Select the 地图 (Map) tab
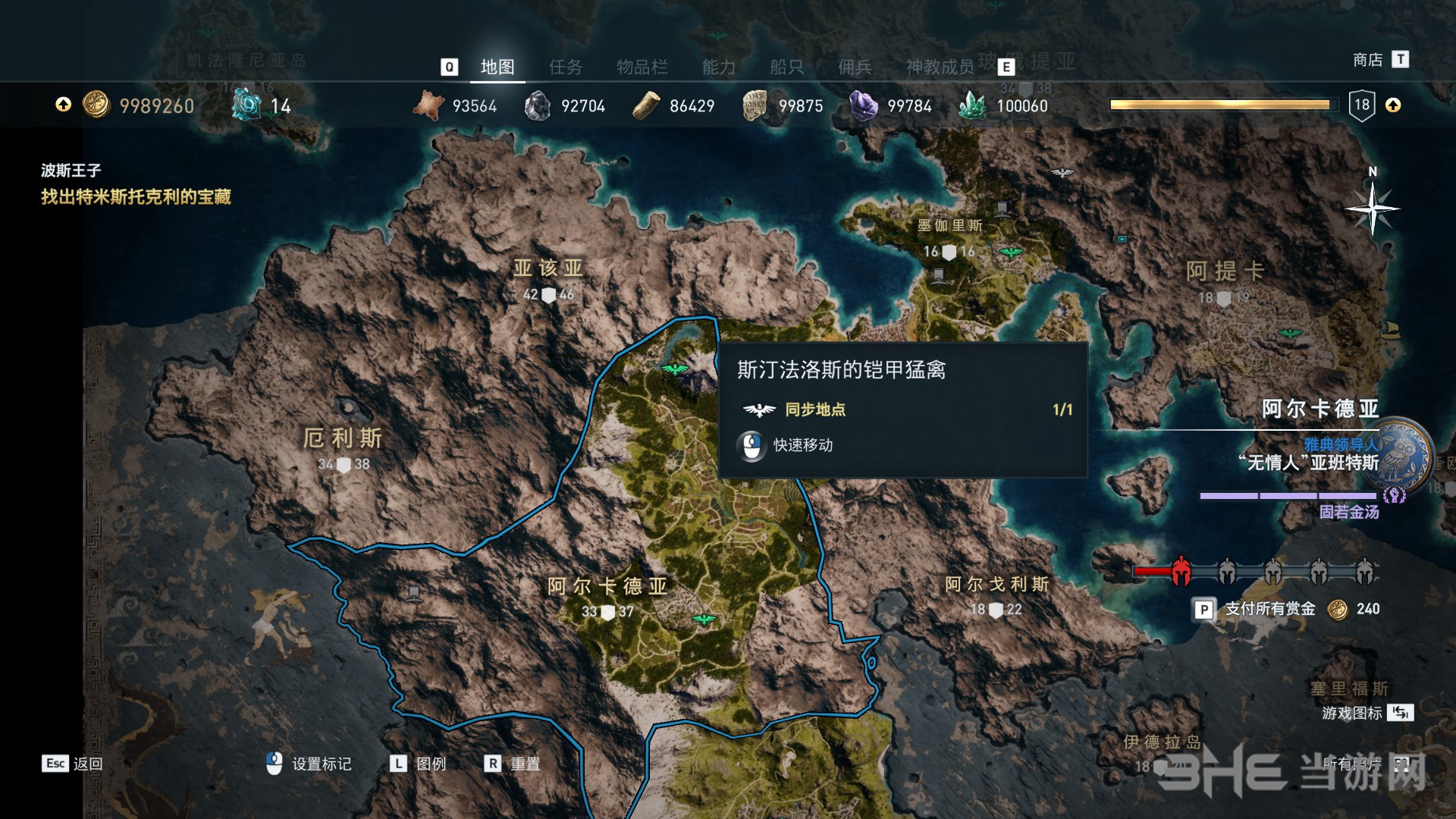 pos(497,67)
